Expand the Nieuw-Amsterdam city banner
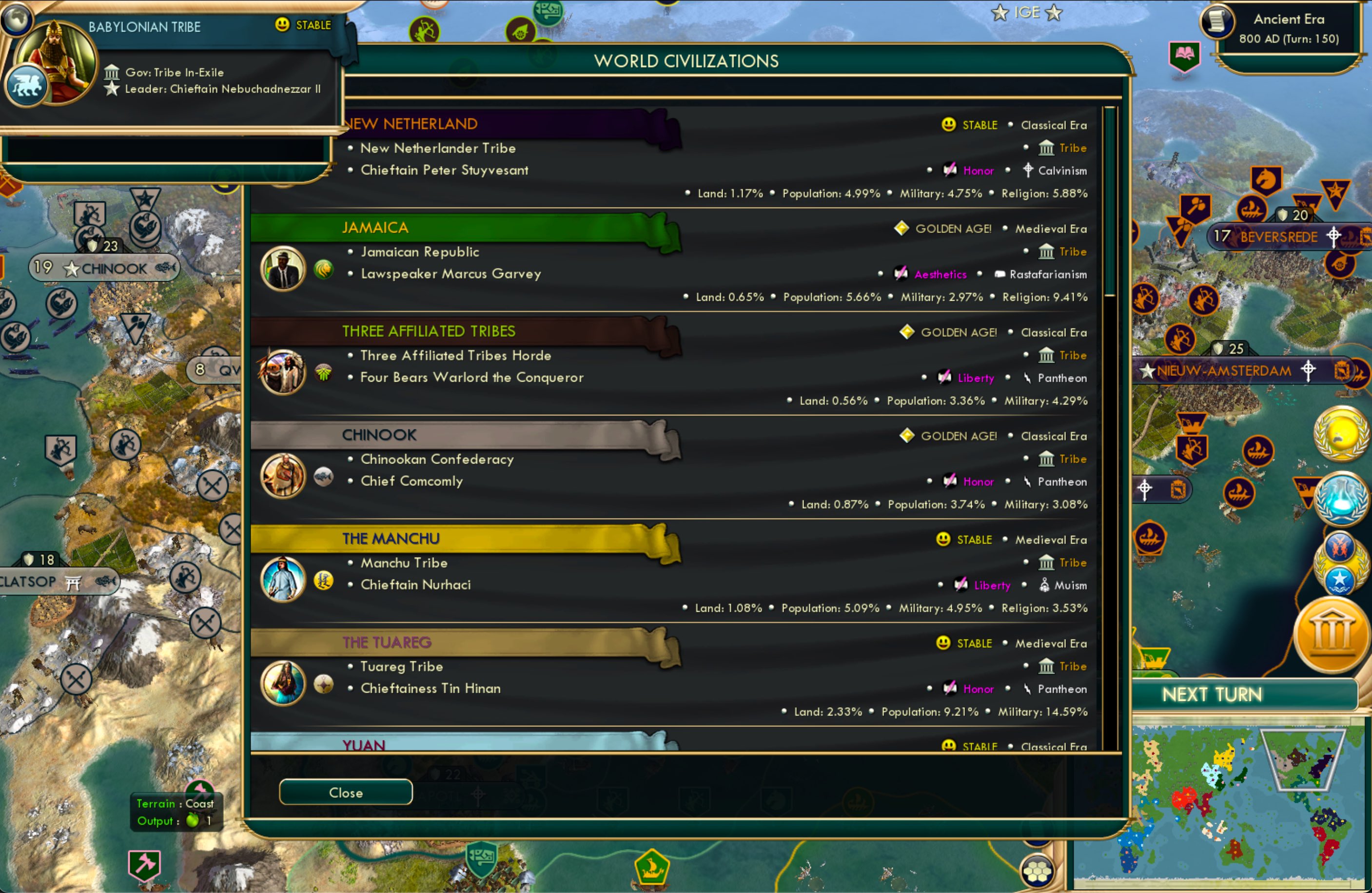Image resolution: width=1372 pixels, height=893 pixels. coord(1224,371)
